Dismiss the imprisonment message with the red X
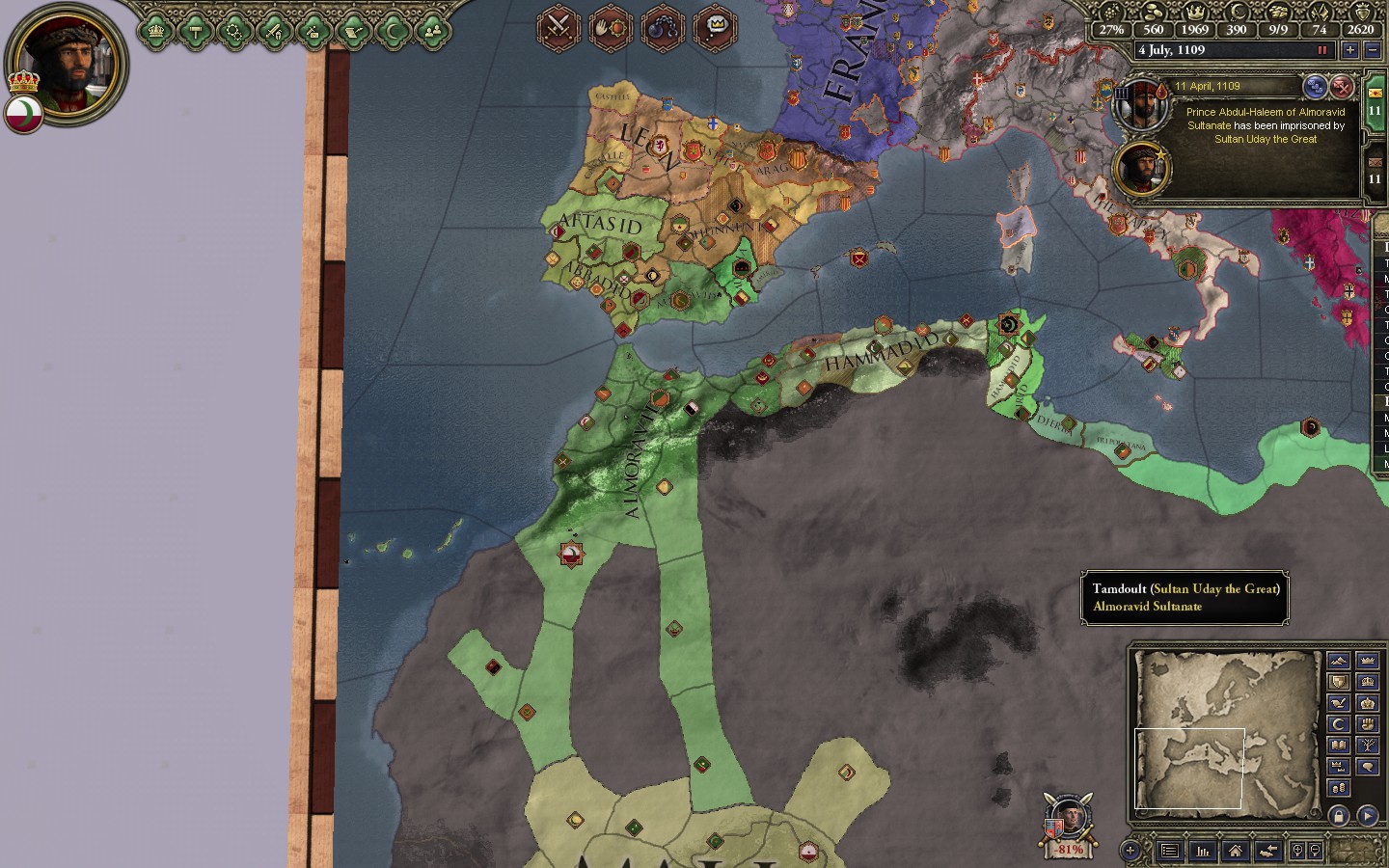 1342,88
